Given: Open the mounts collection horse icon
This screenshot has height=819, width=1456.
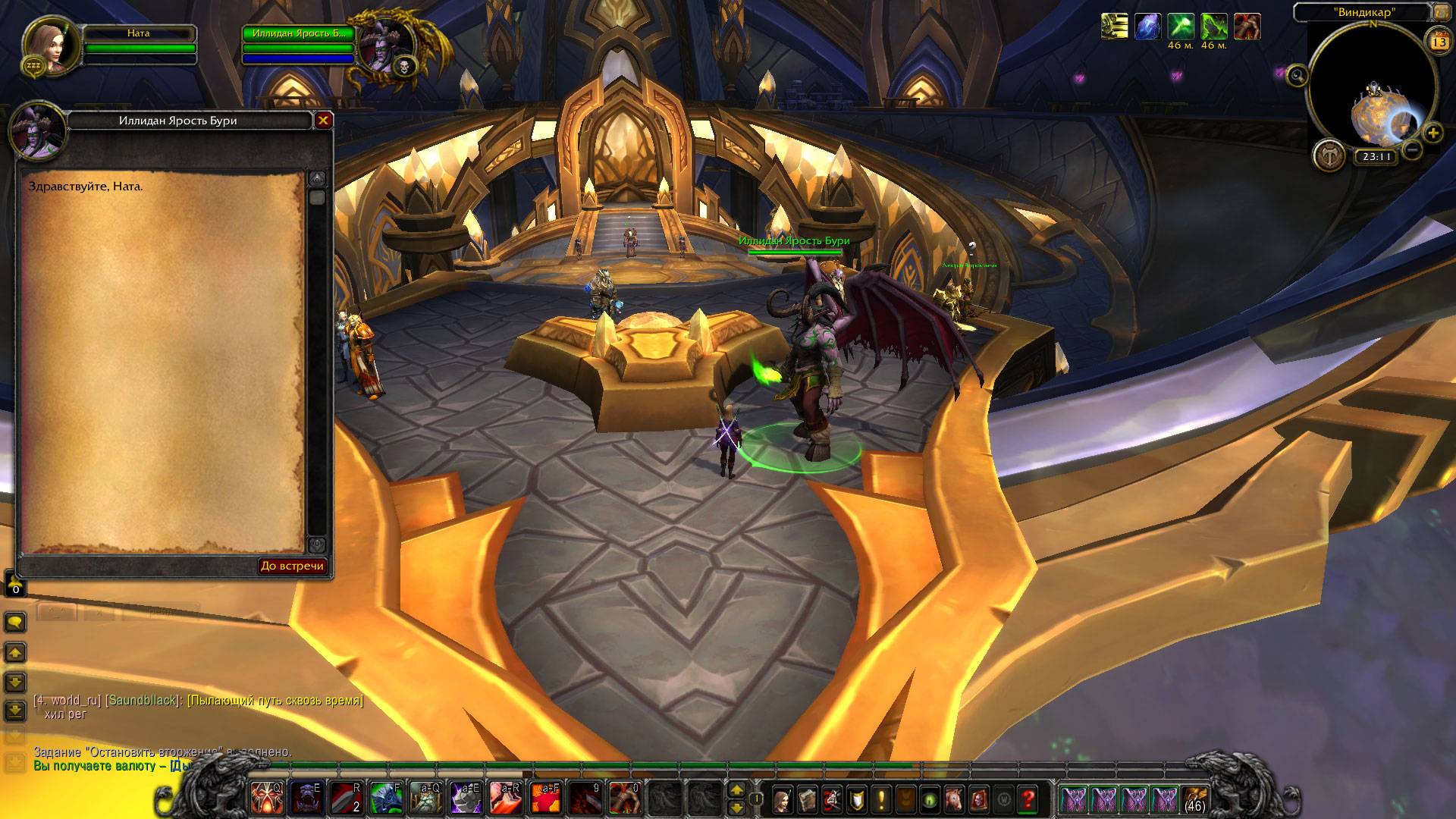Looking at the screenshot, I should point(954,799).
